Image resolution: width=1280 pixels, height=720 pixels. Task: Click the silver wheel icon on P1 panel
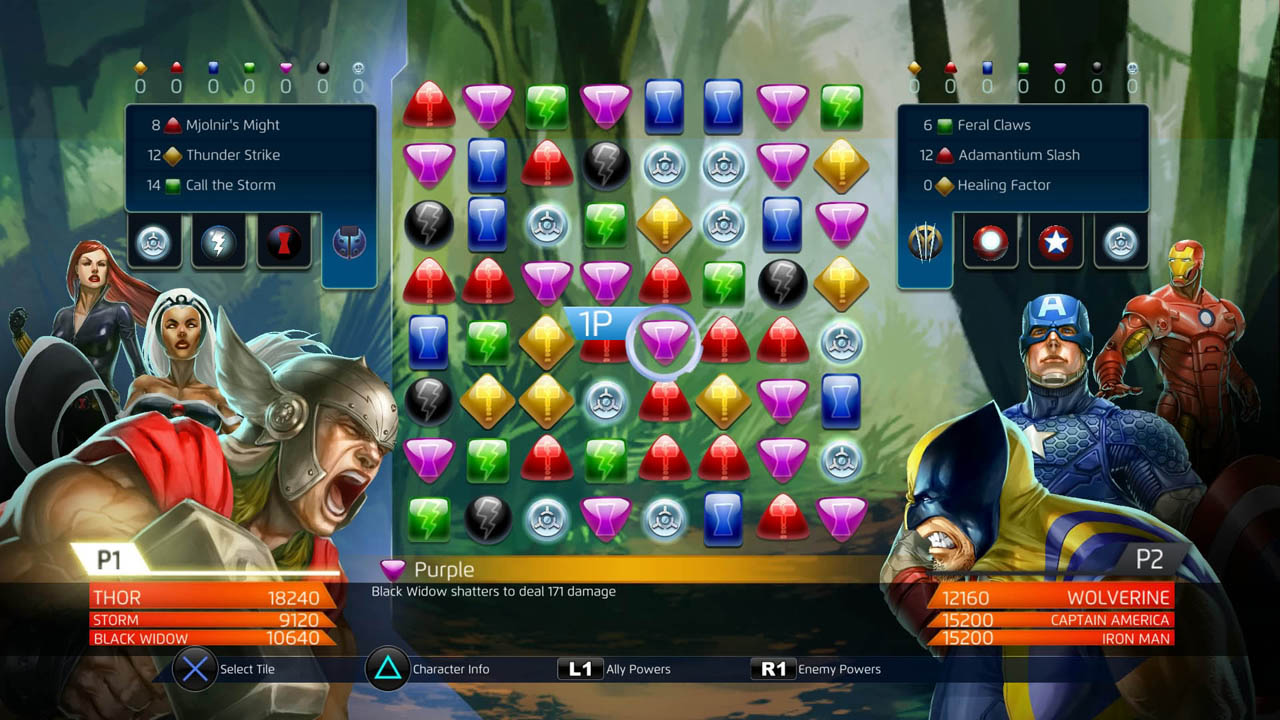pyautogui.click(x=154, y=240)
